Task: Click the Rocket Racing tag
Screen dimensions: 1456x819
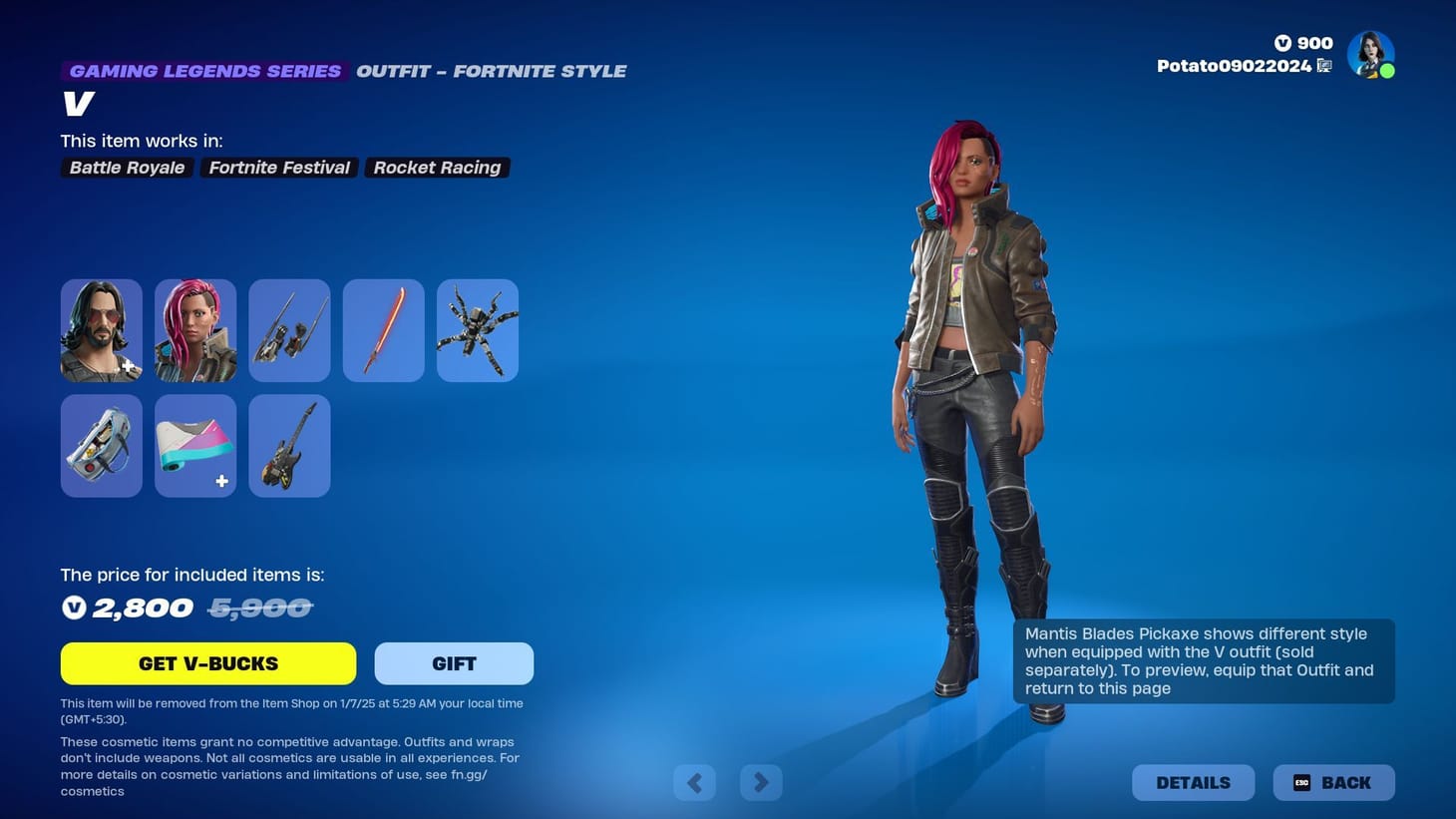Action: (437, 167)
